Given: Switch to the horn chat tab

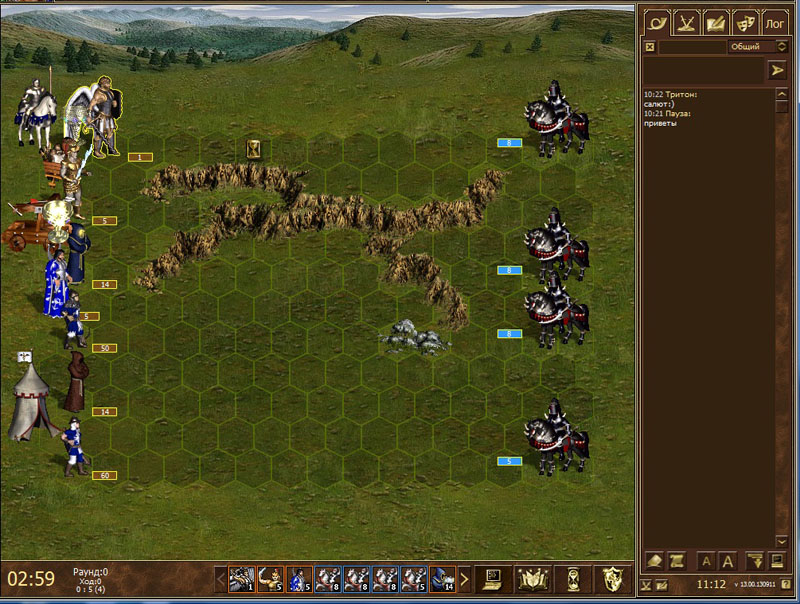Looking at the screenshot, I should [655, 20].
